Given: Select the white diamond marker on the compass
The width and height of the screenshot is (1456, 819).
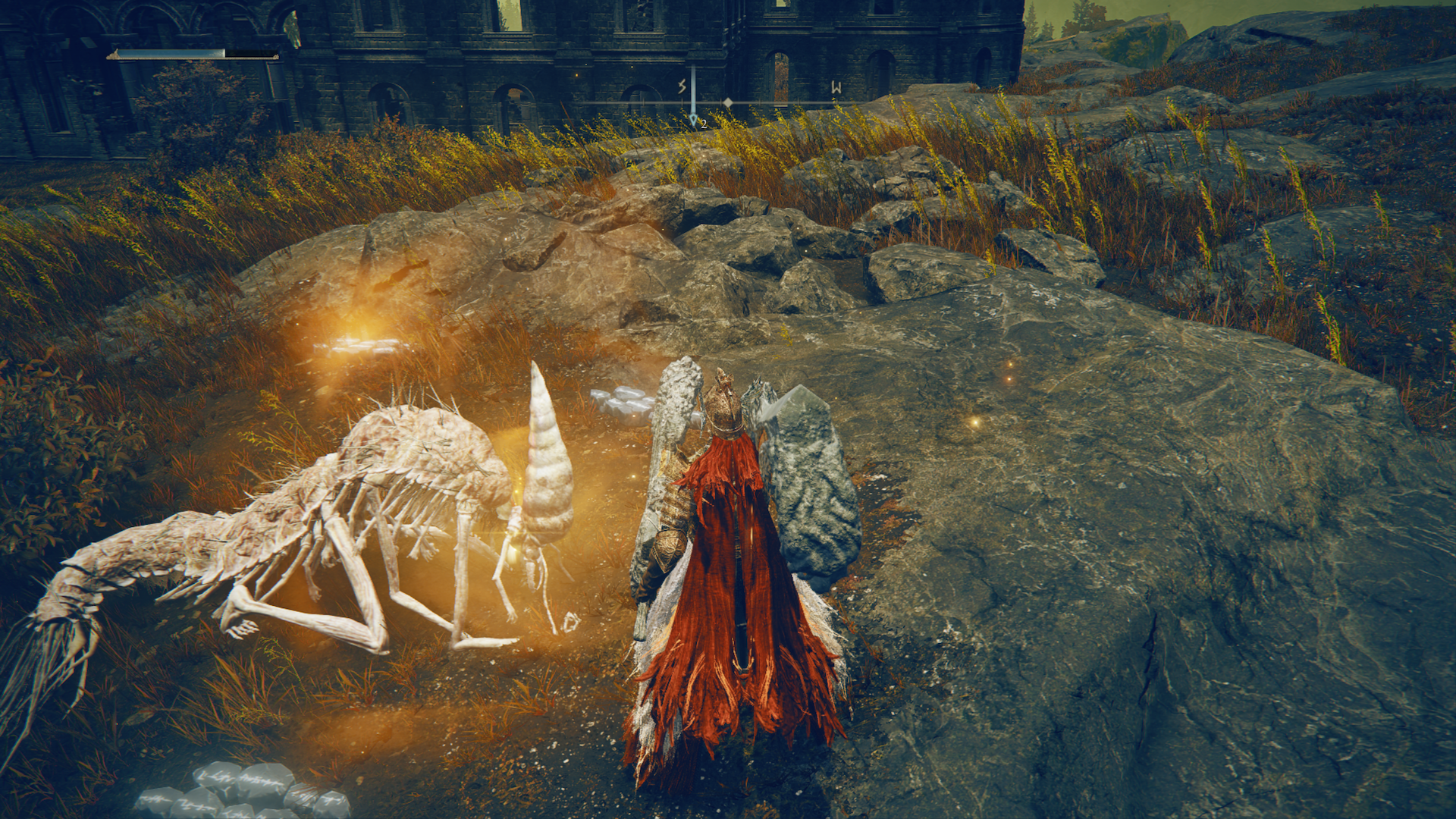Looking at the screenshot, I should tap(728, 102).
